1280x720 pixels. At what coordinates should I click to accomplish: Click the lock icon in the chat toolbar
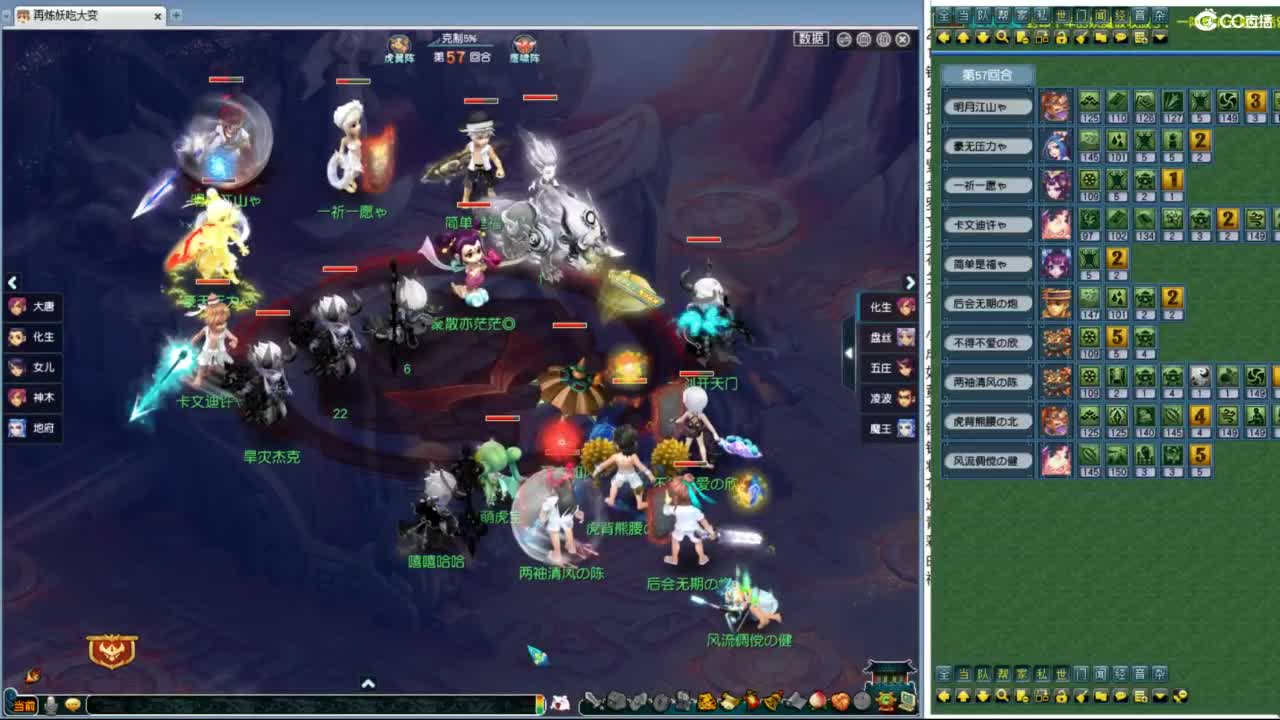pos(1059,40)
